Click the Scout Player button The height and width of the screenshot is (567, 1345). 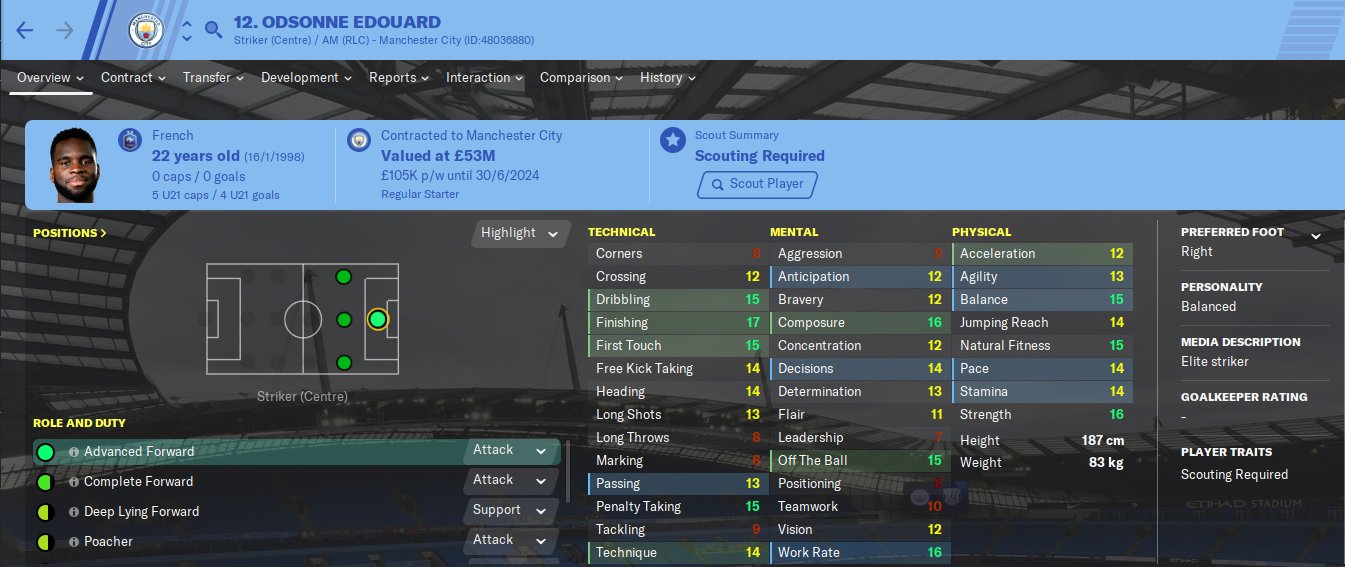pos(757,184)
